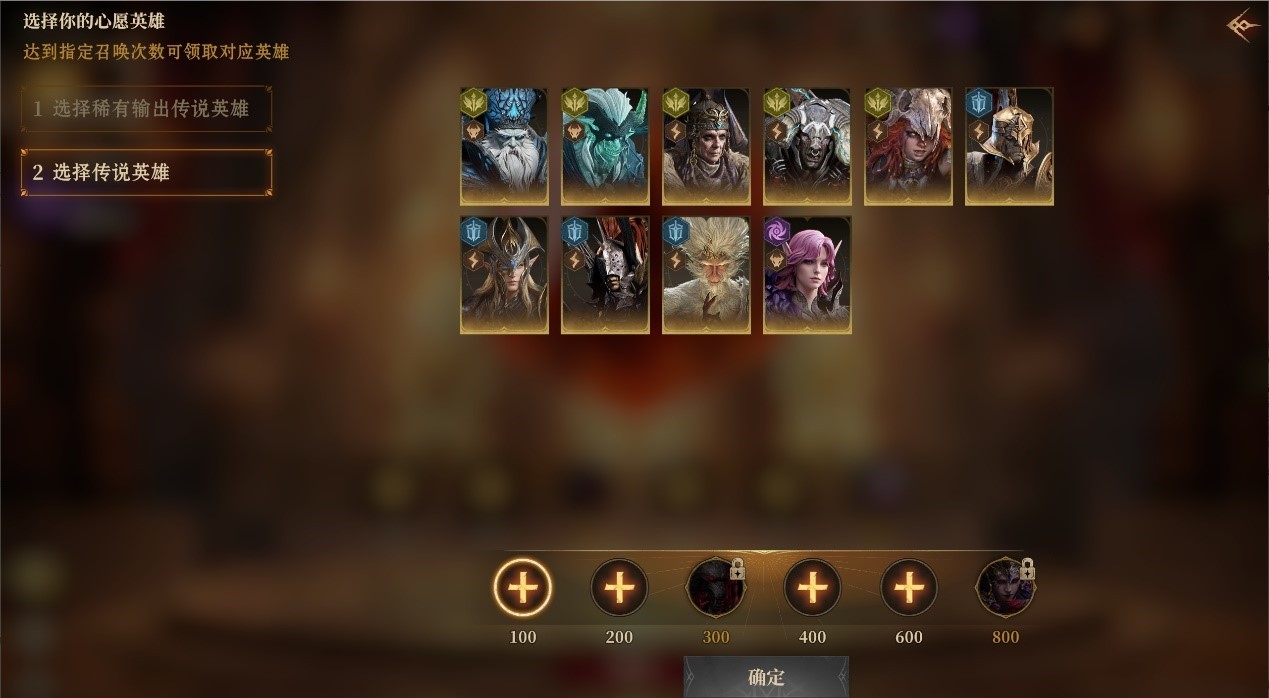Click the locked 800-summon hero portrait
1269x698 pixels.
click(x=1005, y=587)
